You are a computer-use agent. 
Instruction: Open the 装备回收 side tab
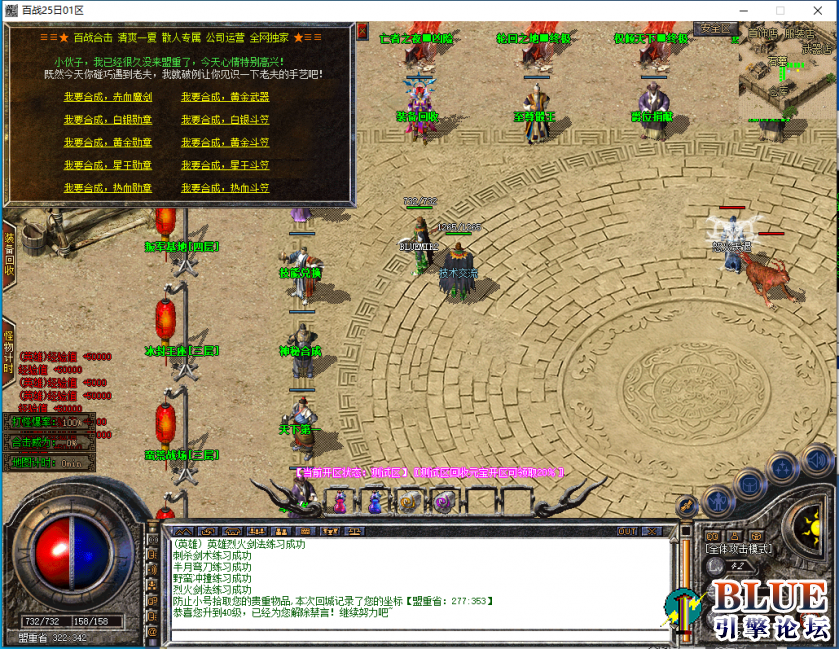point(8,255)
